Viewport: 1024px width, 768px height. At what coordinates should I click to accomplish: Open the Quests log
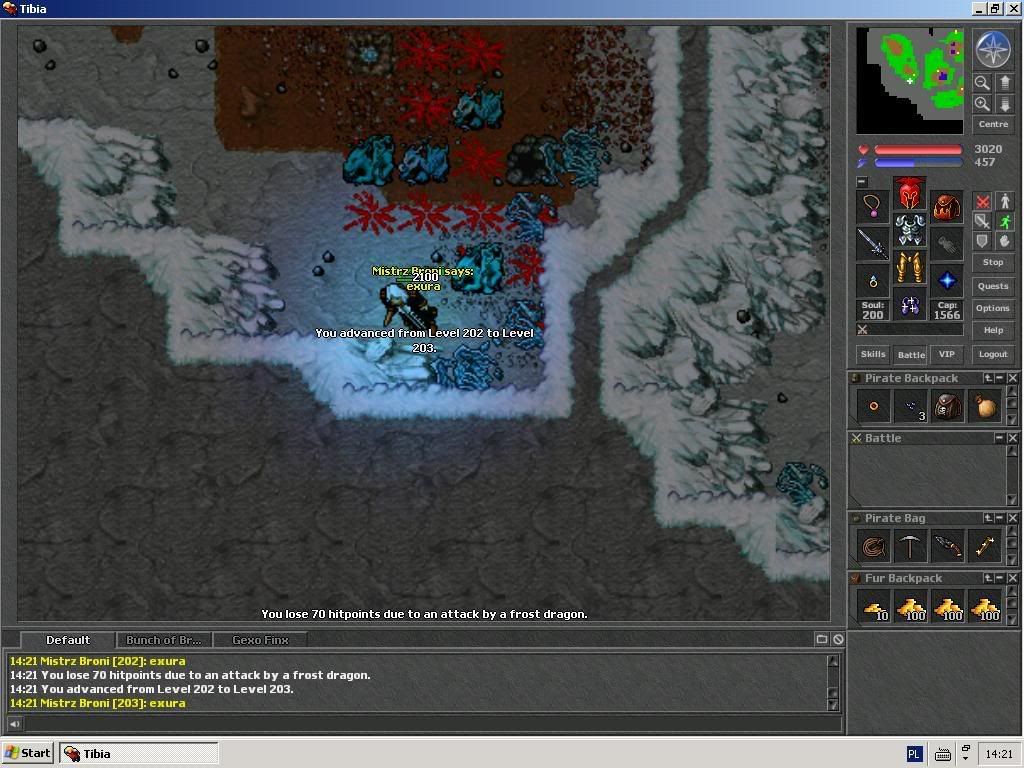coord(993,286)
